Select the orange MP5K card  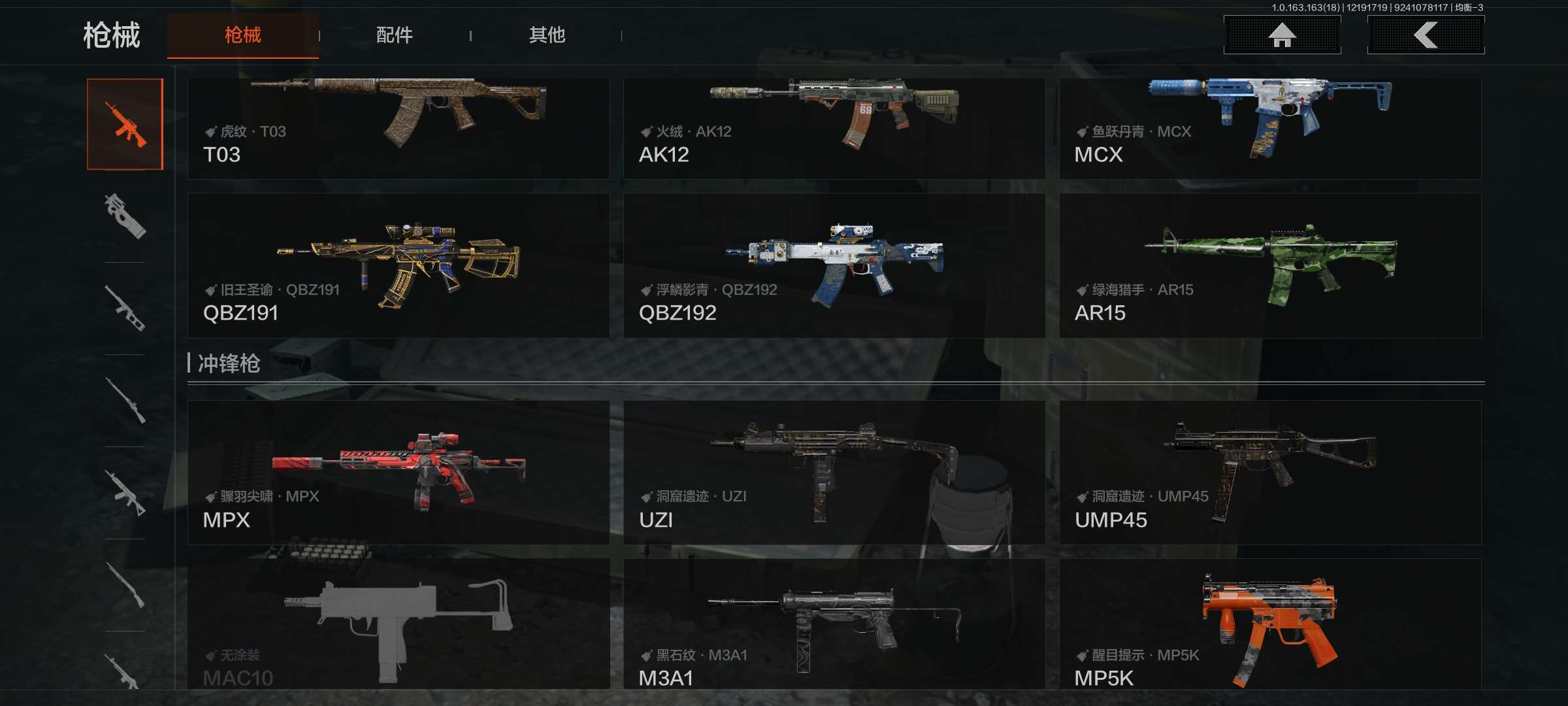(1270, 624)
